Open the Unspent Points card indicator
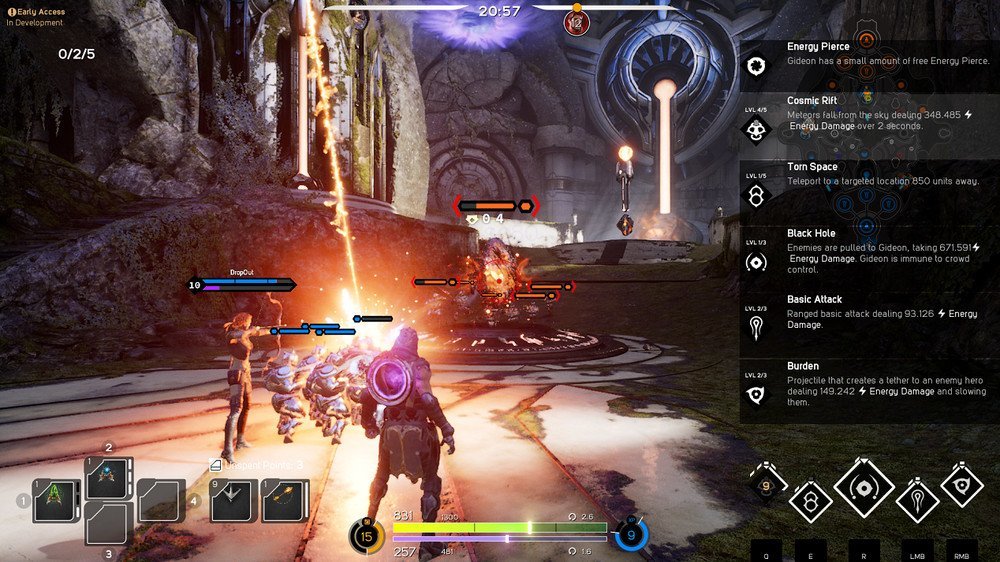This screenshot has width=1000, height=562. pyautogui.click(x=256, y=465)
